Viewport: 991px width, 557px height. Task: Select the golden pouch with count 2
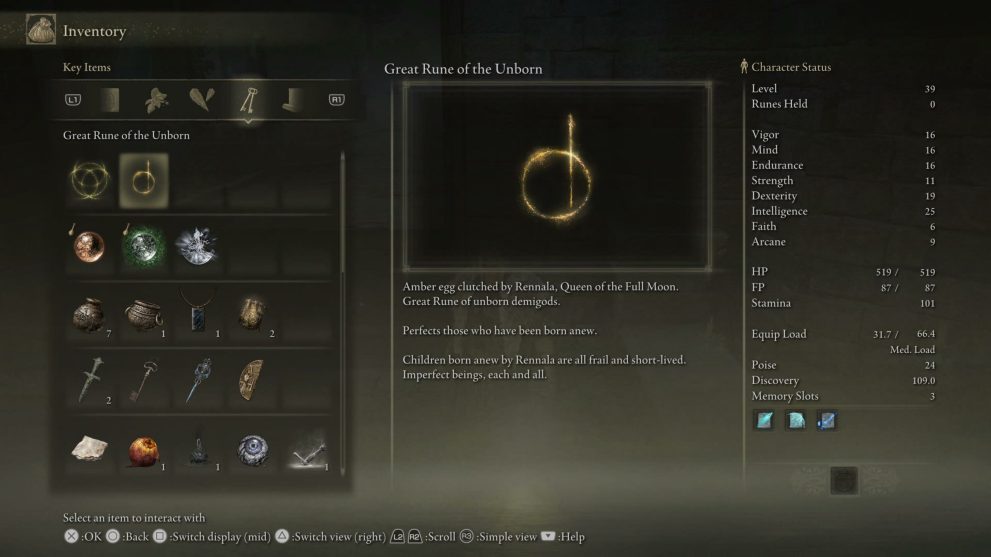tap(250, 314)
